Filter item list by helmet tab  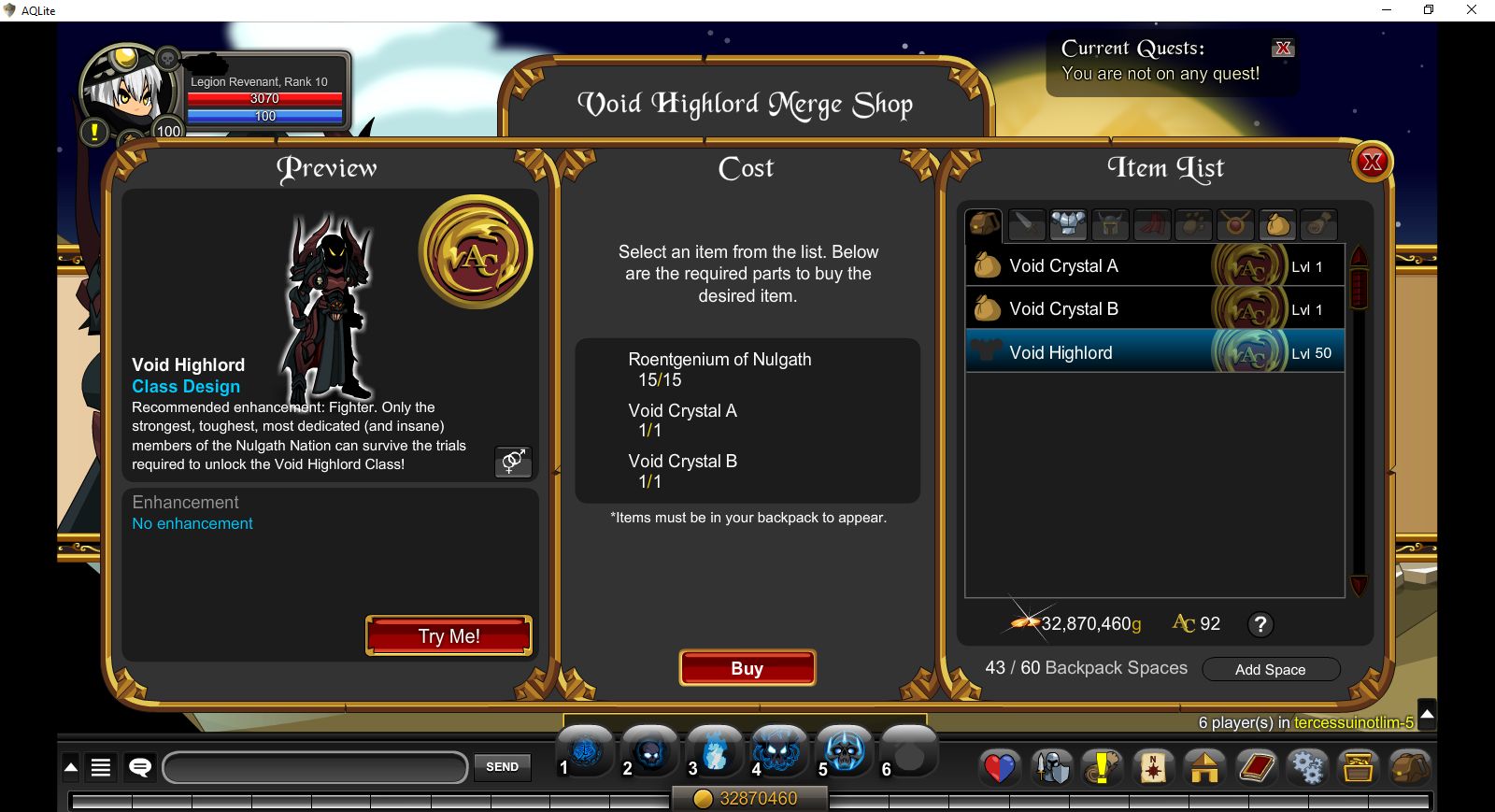(x=1110, y=224)
